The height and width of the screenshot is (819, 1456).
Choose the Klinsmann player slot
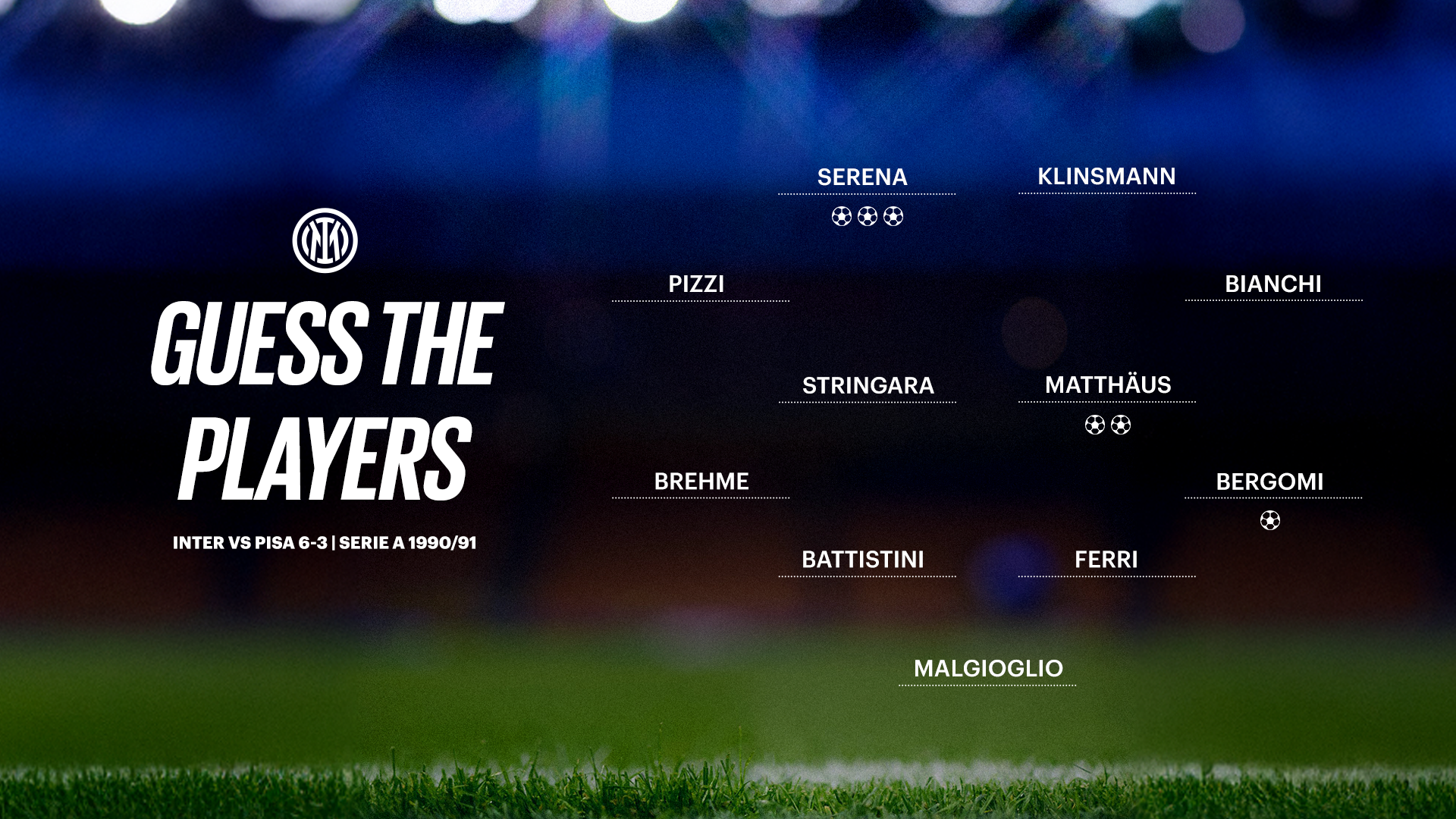pyautogui.click(x=1106, y=177)
